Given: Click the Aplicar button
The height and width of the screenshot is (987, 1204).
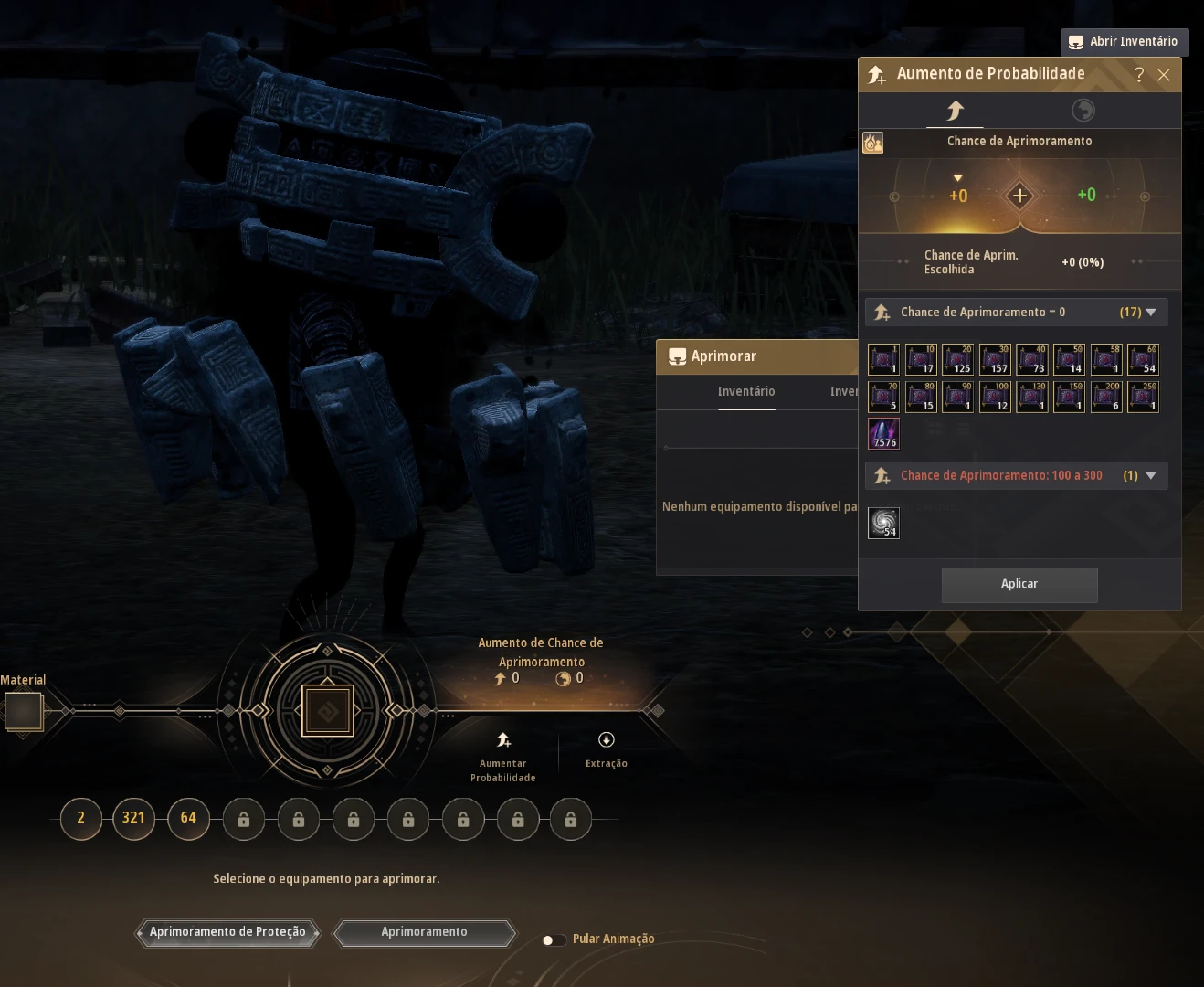Looking at the screenshot, I should pyautogui.click(x=1019, y=584).
